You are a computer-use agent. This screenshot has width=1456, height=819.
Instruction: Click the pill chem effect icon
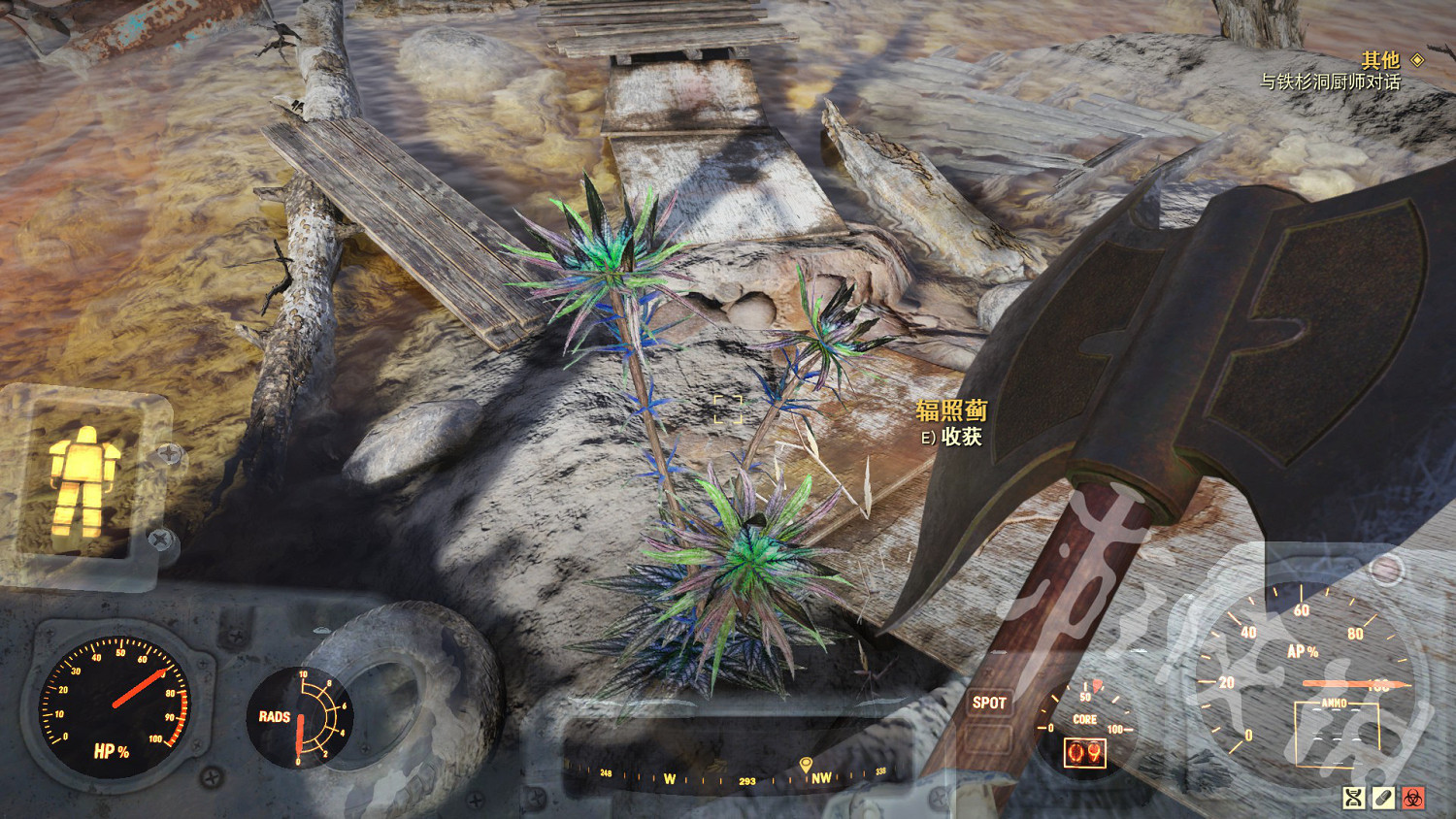(x=1383, y=798)
